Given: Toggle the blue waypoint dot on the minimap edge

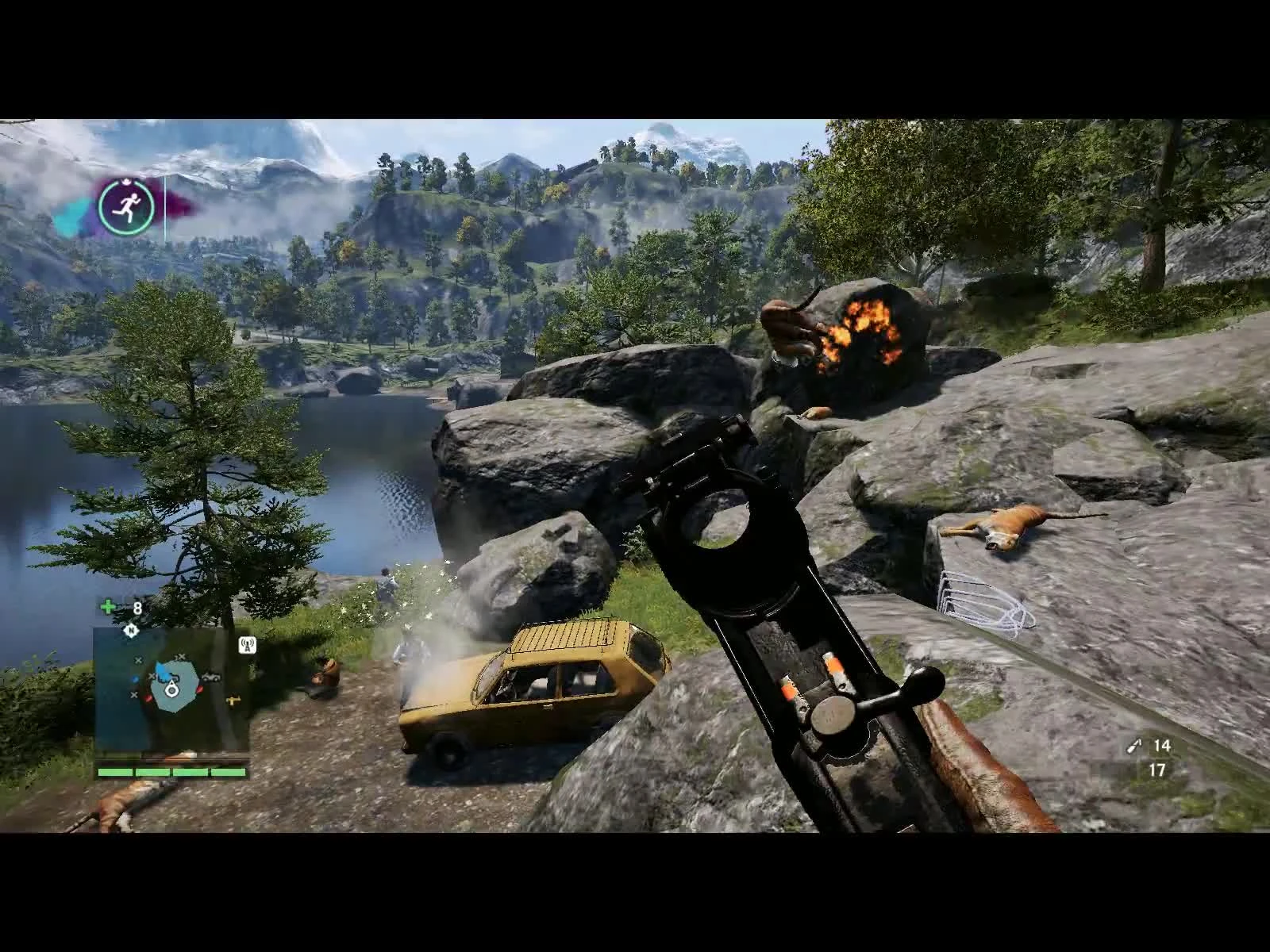Looking at the screenshot, I should tap(136, 680).
